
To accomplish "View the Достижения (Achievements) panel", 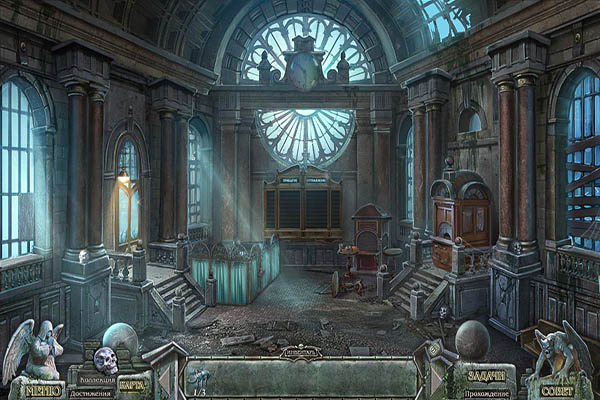I will (91, 393).
